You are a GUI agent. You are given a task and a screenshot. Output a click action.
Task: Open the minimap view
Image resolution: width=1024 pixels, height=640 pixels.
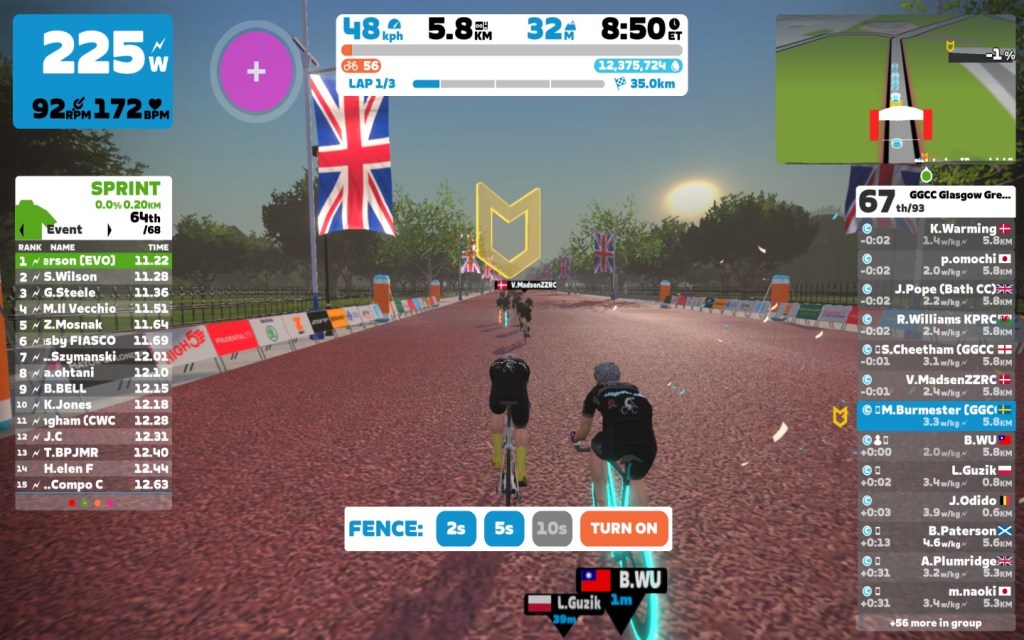click(x=895, y=88)
